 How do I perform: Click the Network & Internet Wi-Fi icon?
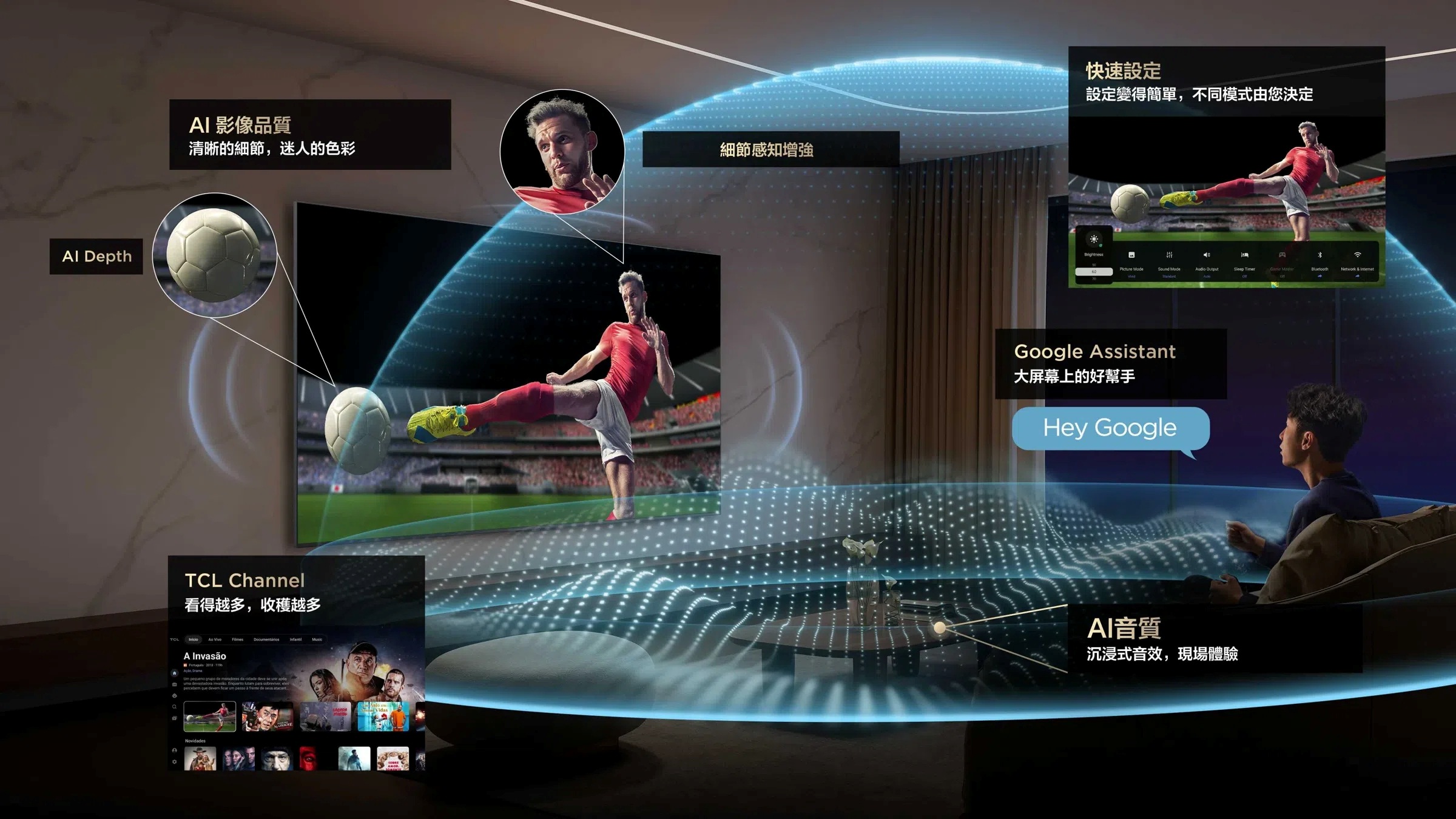click(x=1358, y=255)
